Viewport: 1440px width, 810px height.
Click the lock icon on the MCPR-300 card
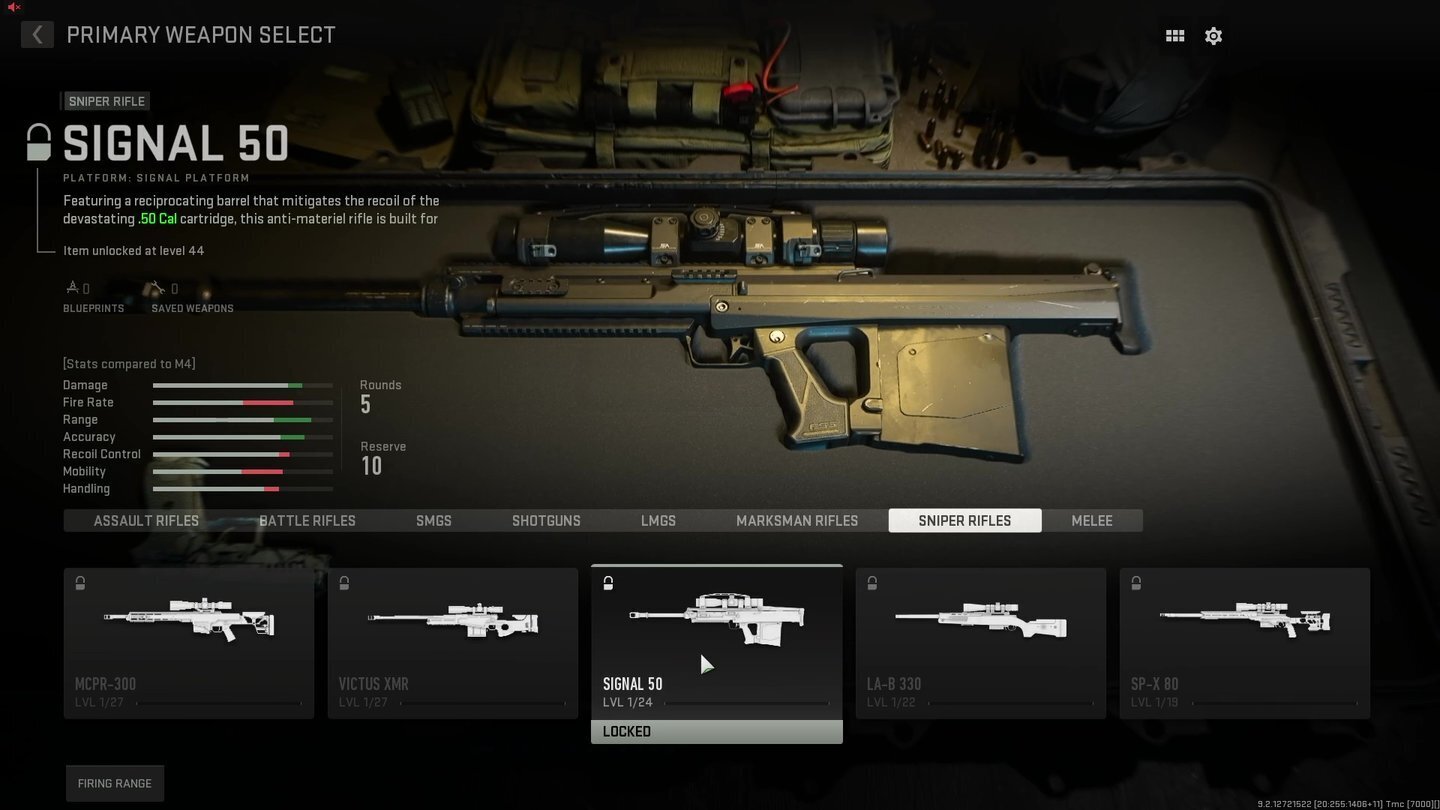[x=79, y=583]
